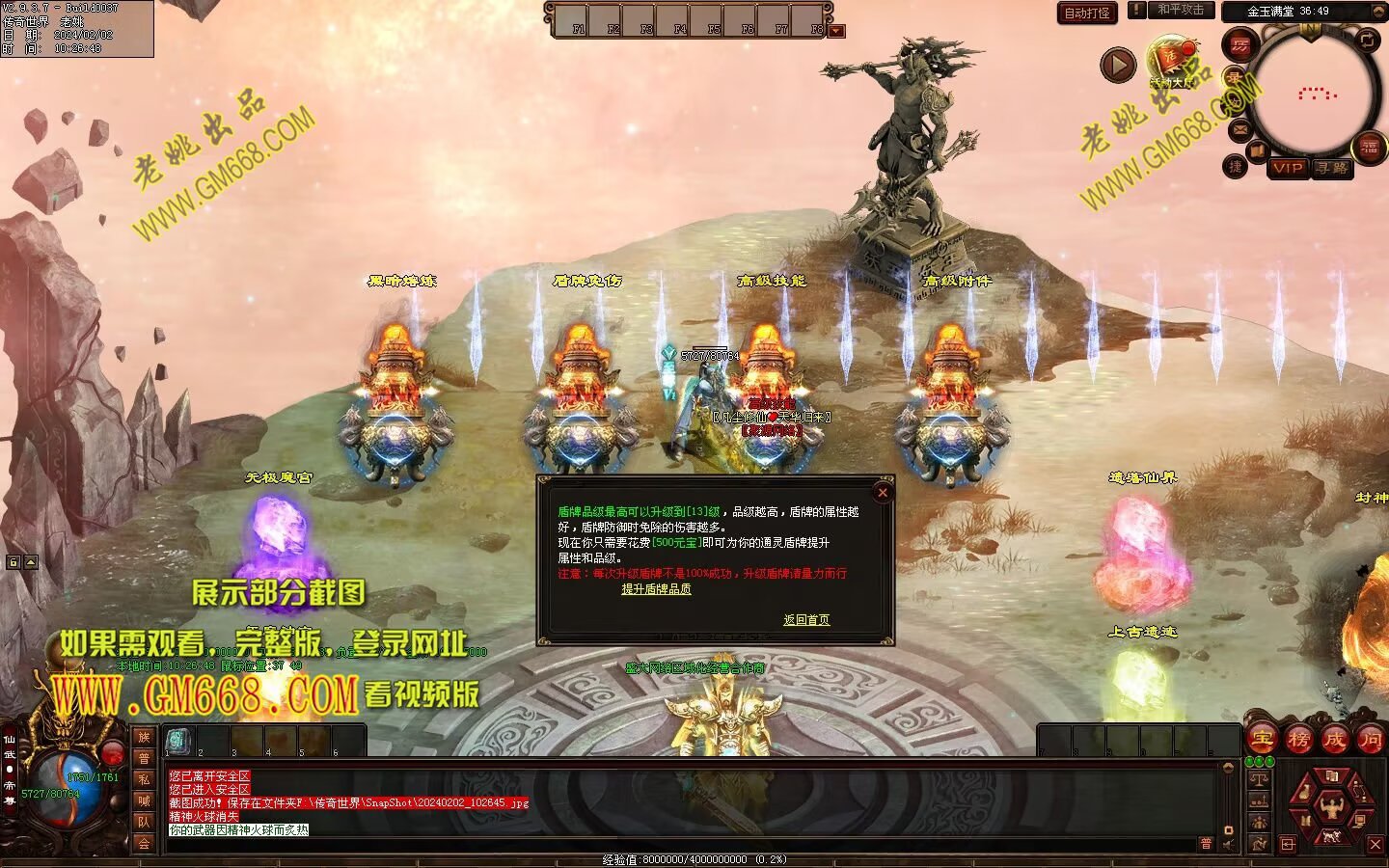Switch the 和平攻击 attack mode
This screenshot has height=868, width=1389.
click(1181, 10)
